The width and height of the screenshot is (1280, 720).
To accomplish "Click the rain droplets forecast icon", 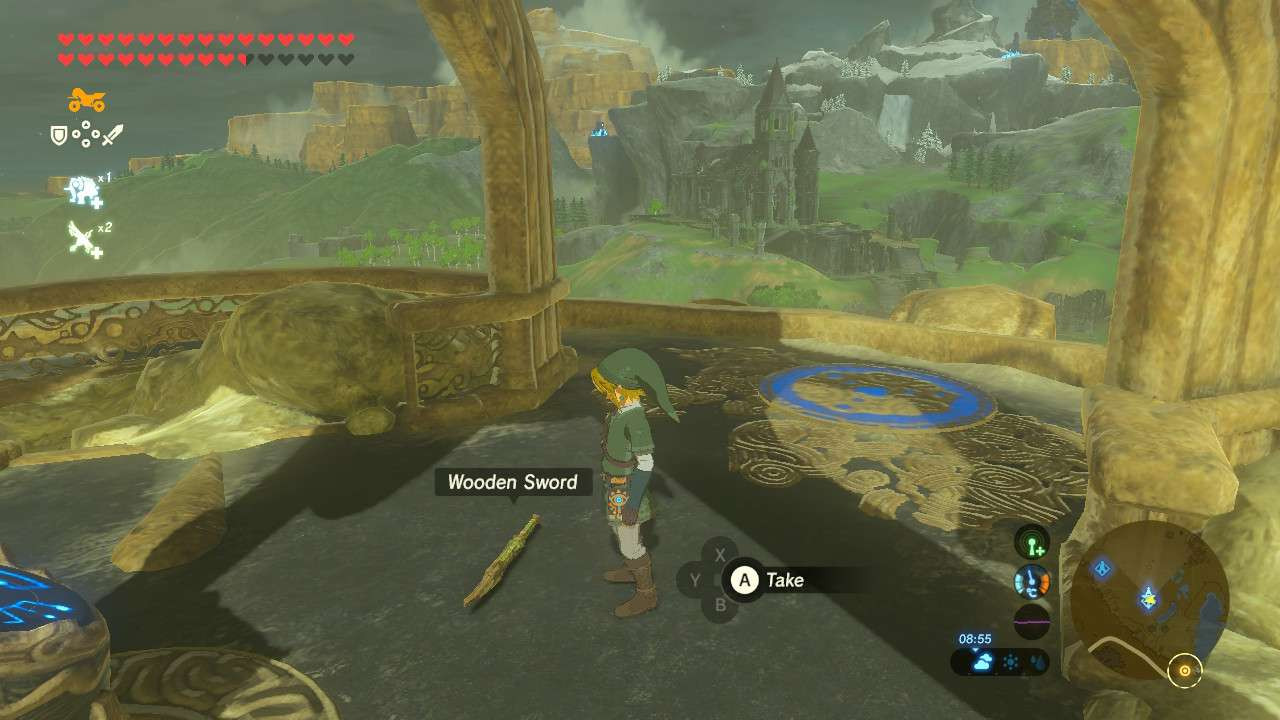I will click(x=1037, y=662).
